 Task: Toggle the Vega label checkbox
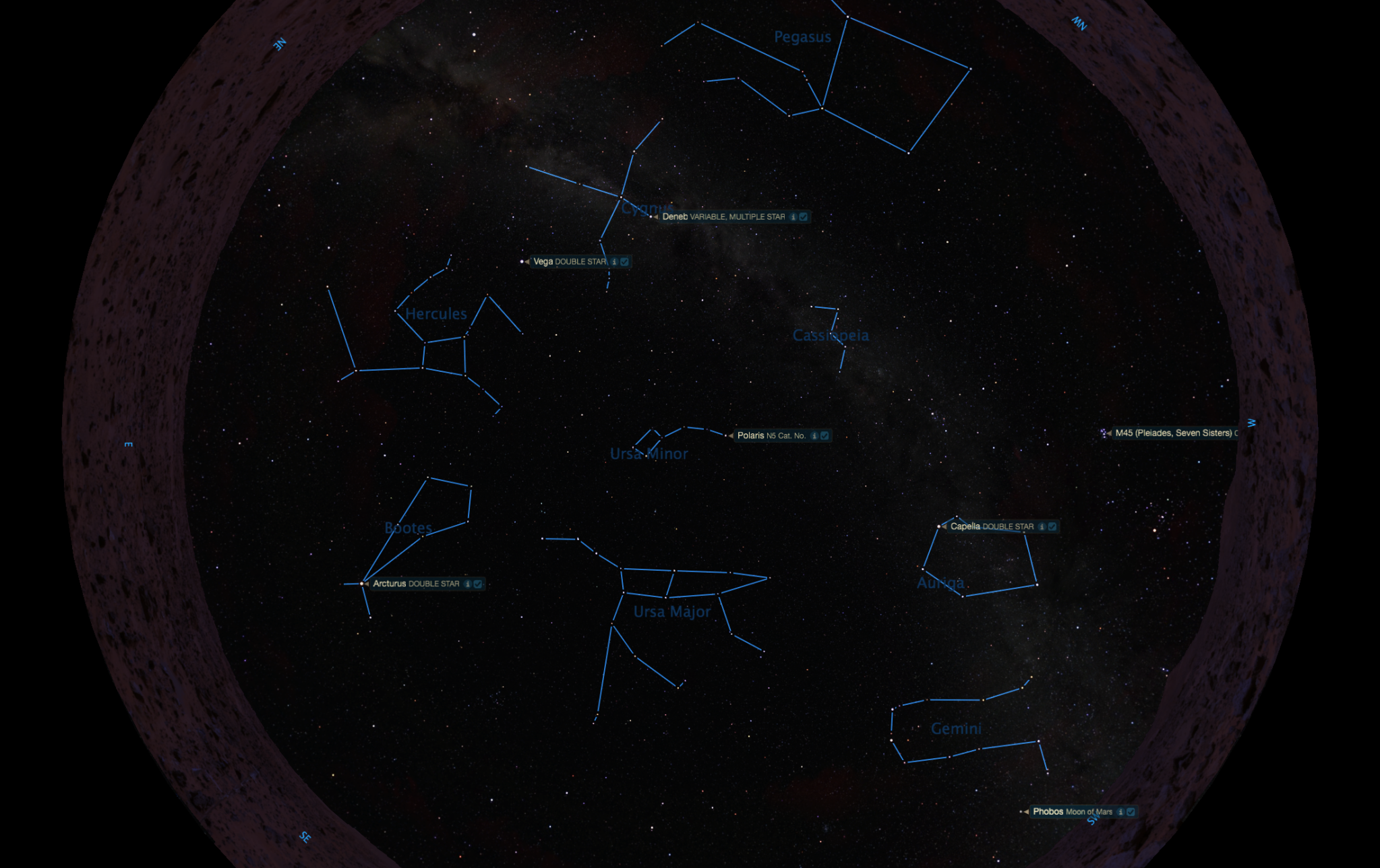click(x=624, y=261)
